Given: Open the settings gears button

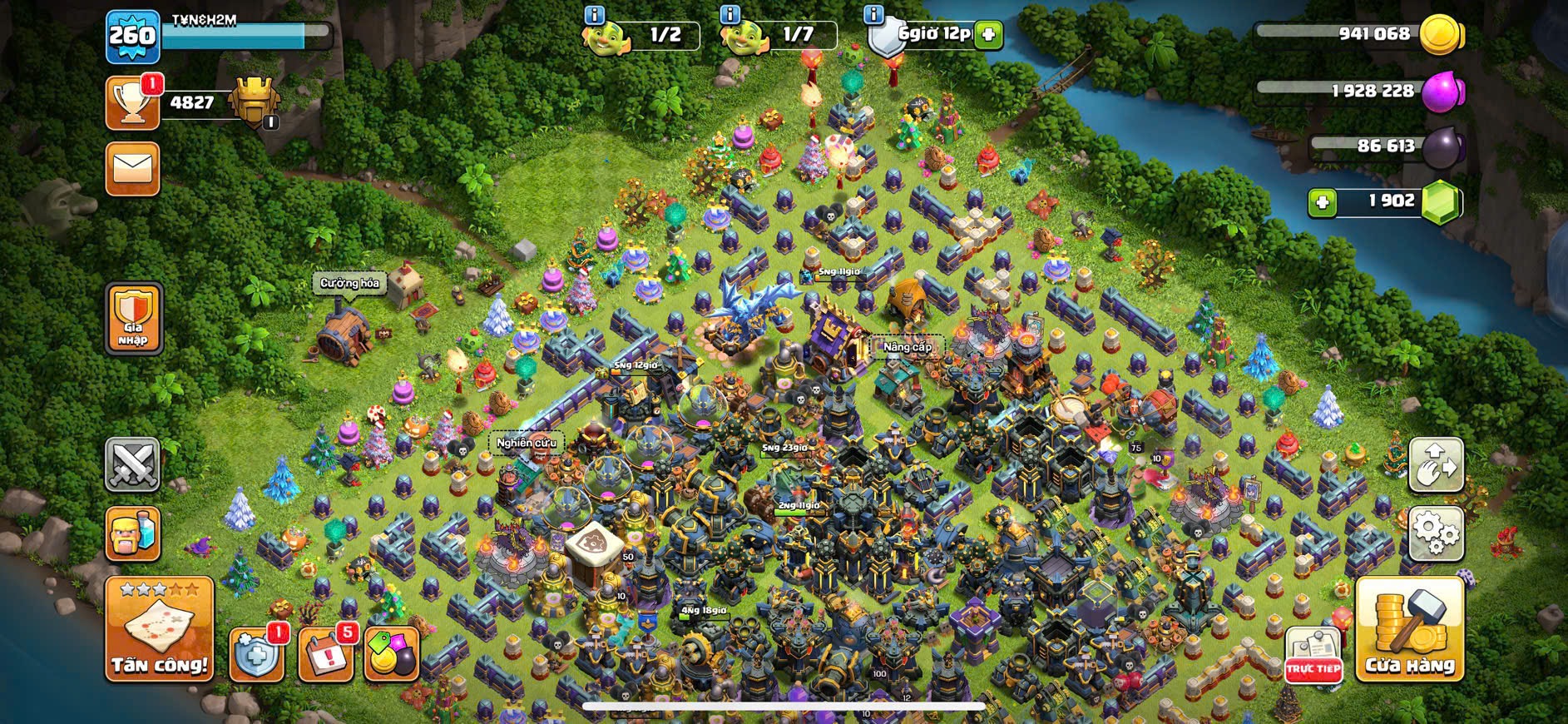Looking at the screenshot, I should point(1436,533).
